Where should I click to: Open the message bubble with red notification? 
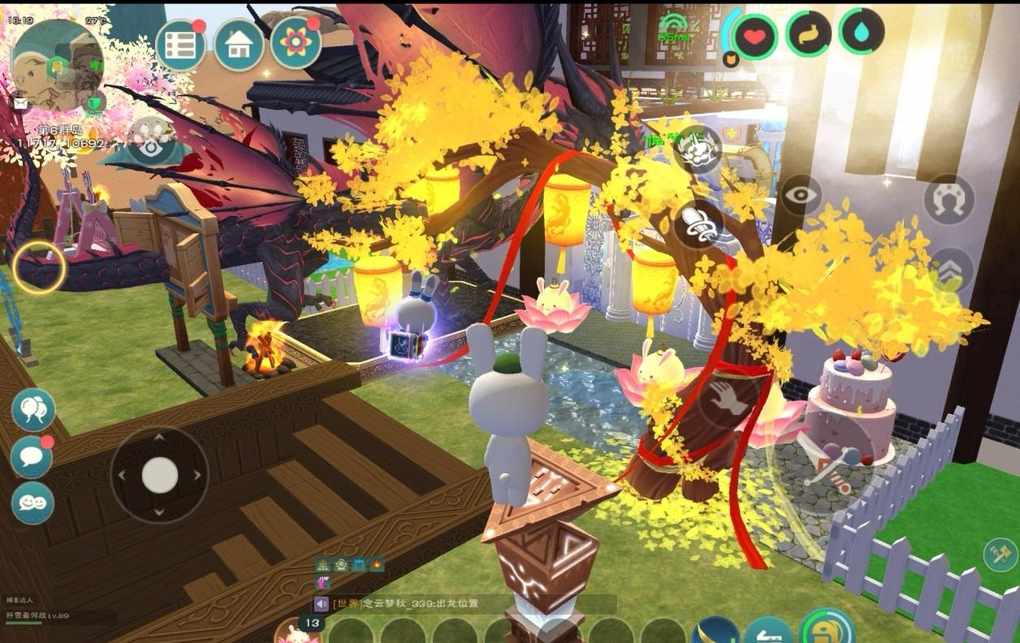(x=32, y=457)
